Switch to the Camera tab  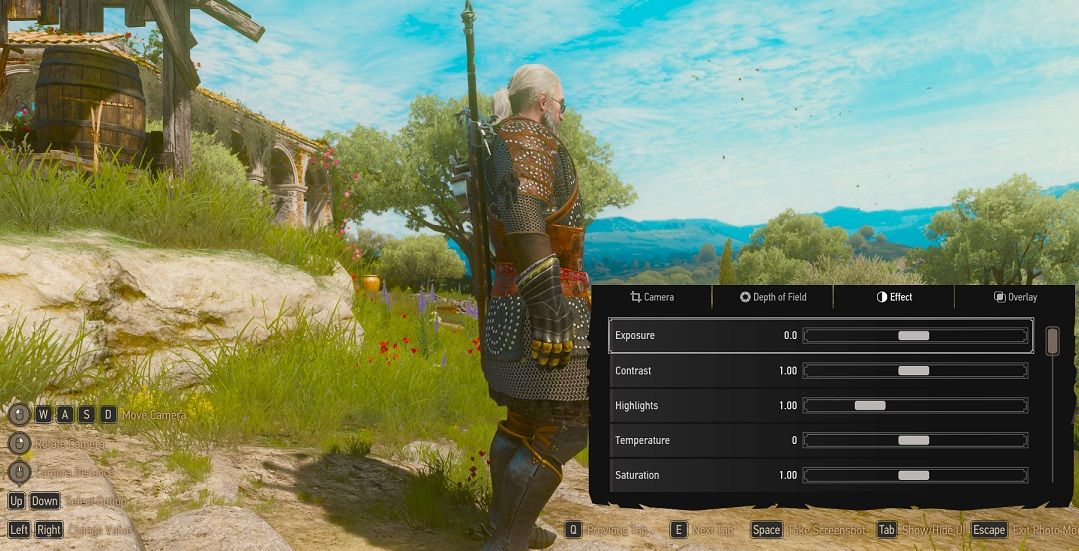652,297
